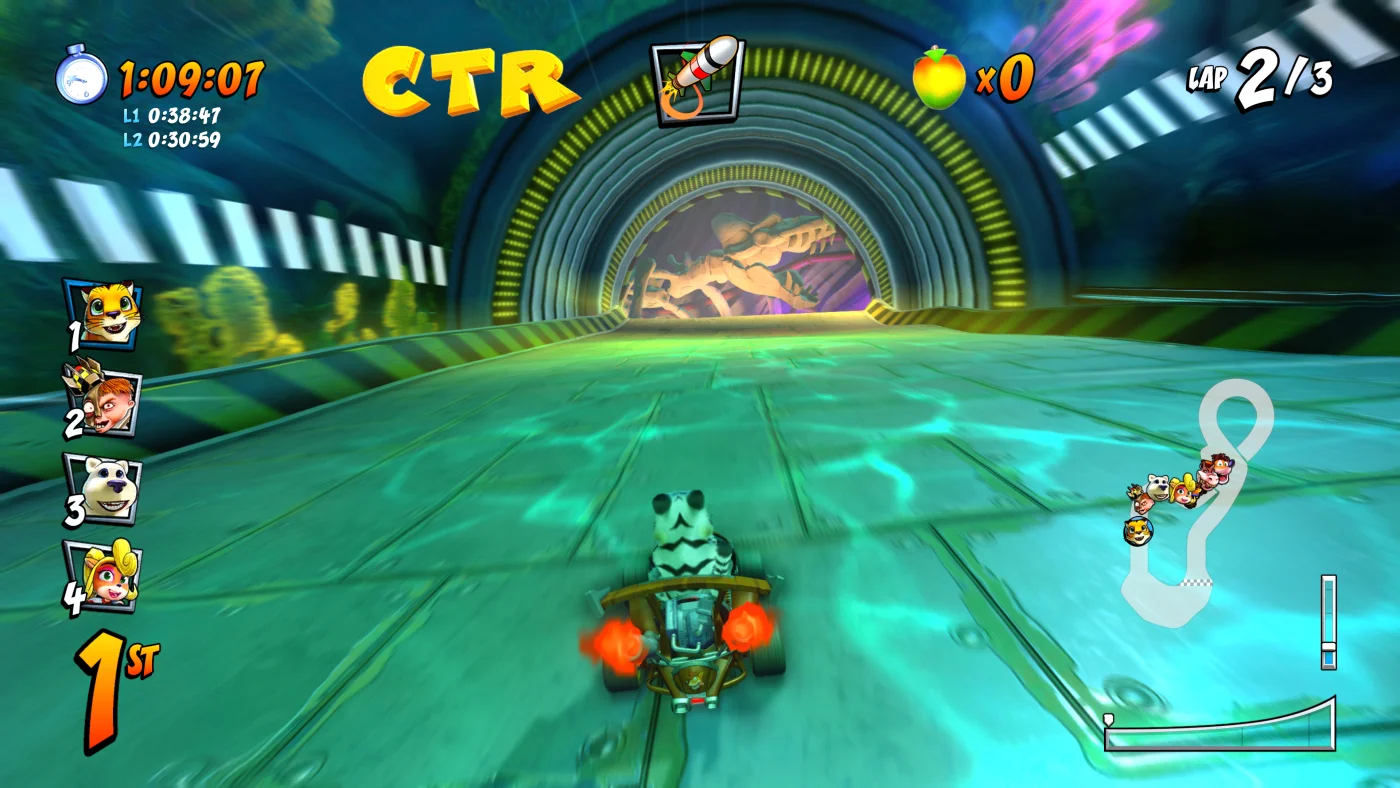Click the checkered finish line on the minimap
The height and width of the screenshot is (788, 1400).
coord(1196,582)
